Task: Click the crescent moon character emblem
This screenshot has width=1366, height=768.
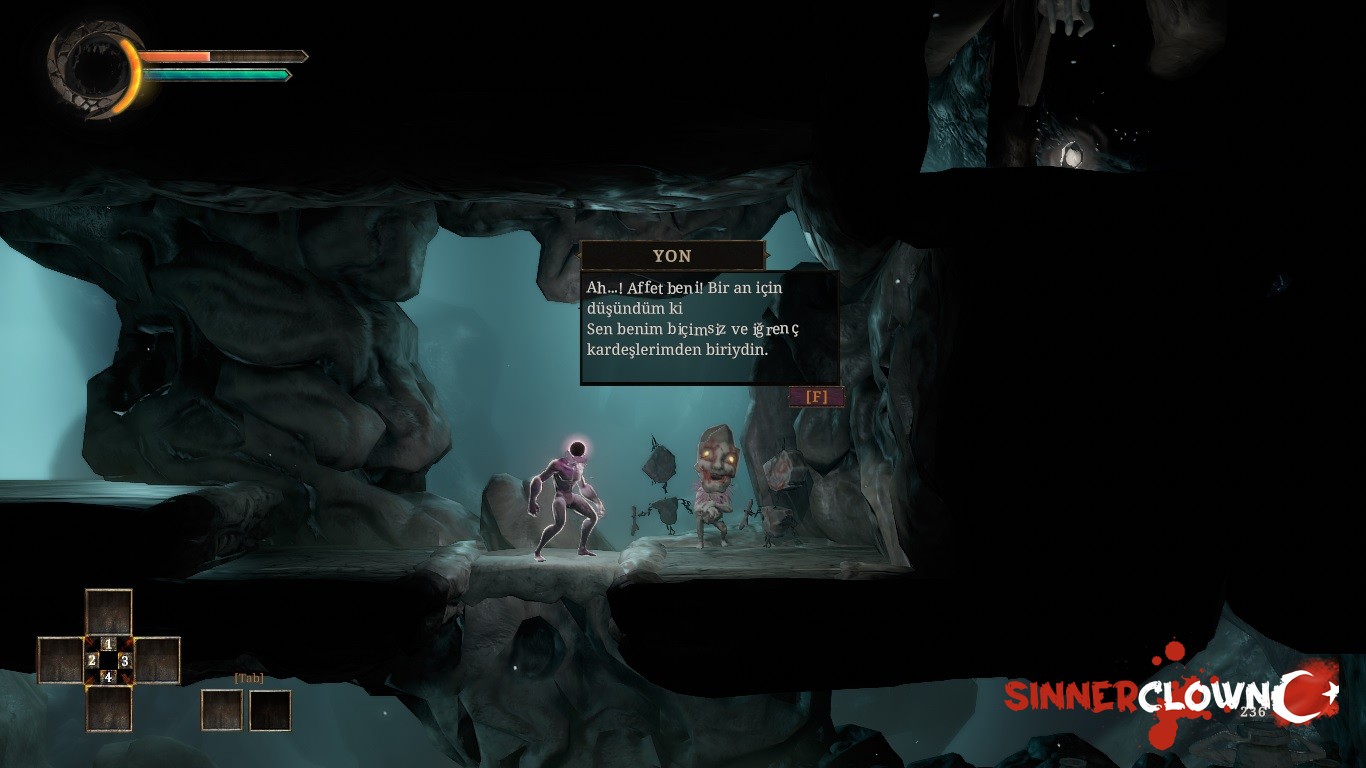Action: pos(95,69)
